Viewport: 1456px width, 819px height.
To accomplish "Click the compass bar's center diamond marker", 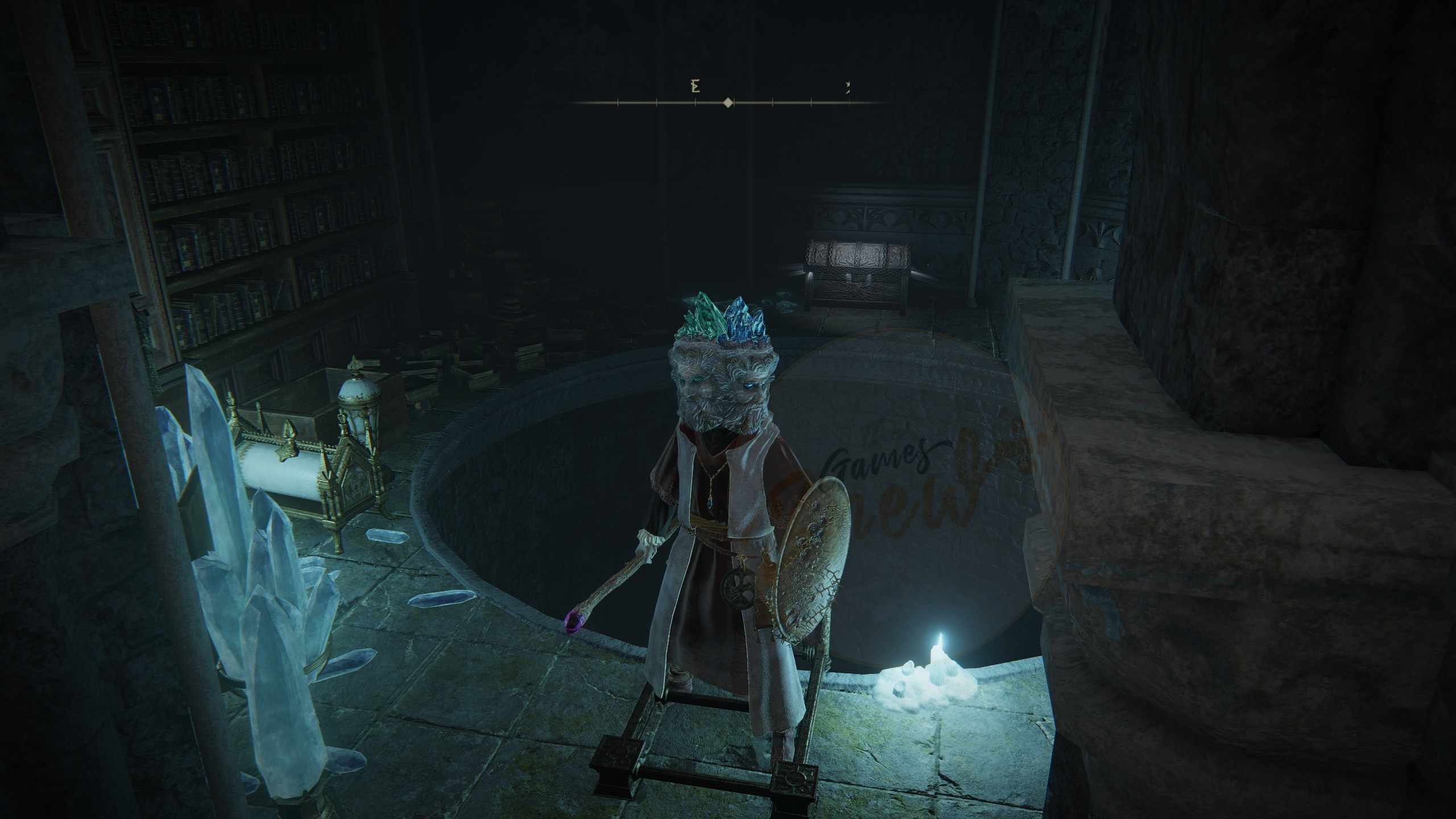I will 727,103.
